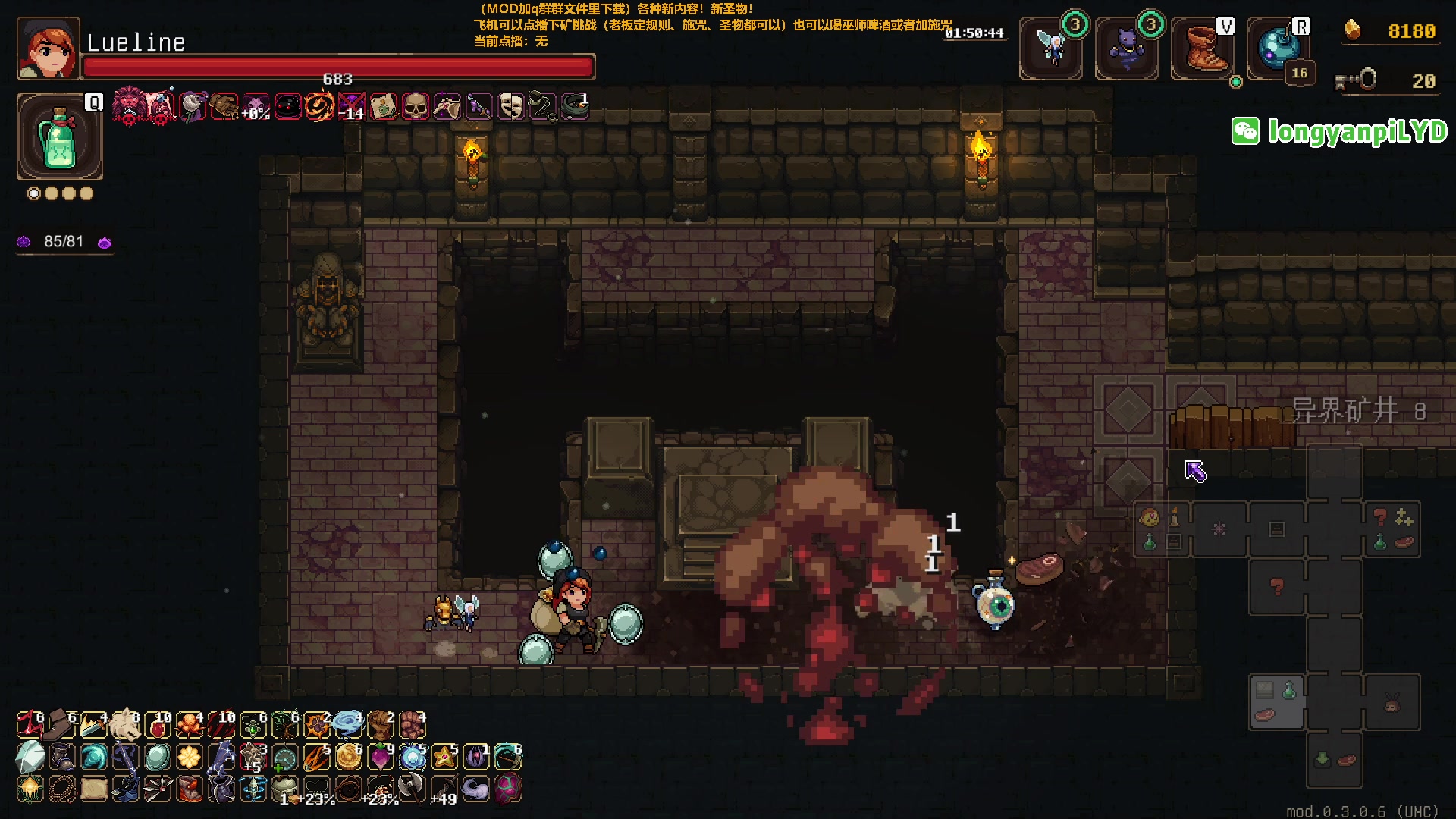Click Lueline's character portrait
Viewport: 1456px width, 819px height.
pyautogui.click(x=48, y=49)
